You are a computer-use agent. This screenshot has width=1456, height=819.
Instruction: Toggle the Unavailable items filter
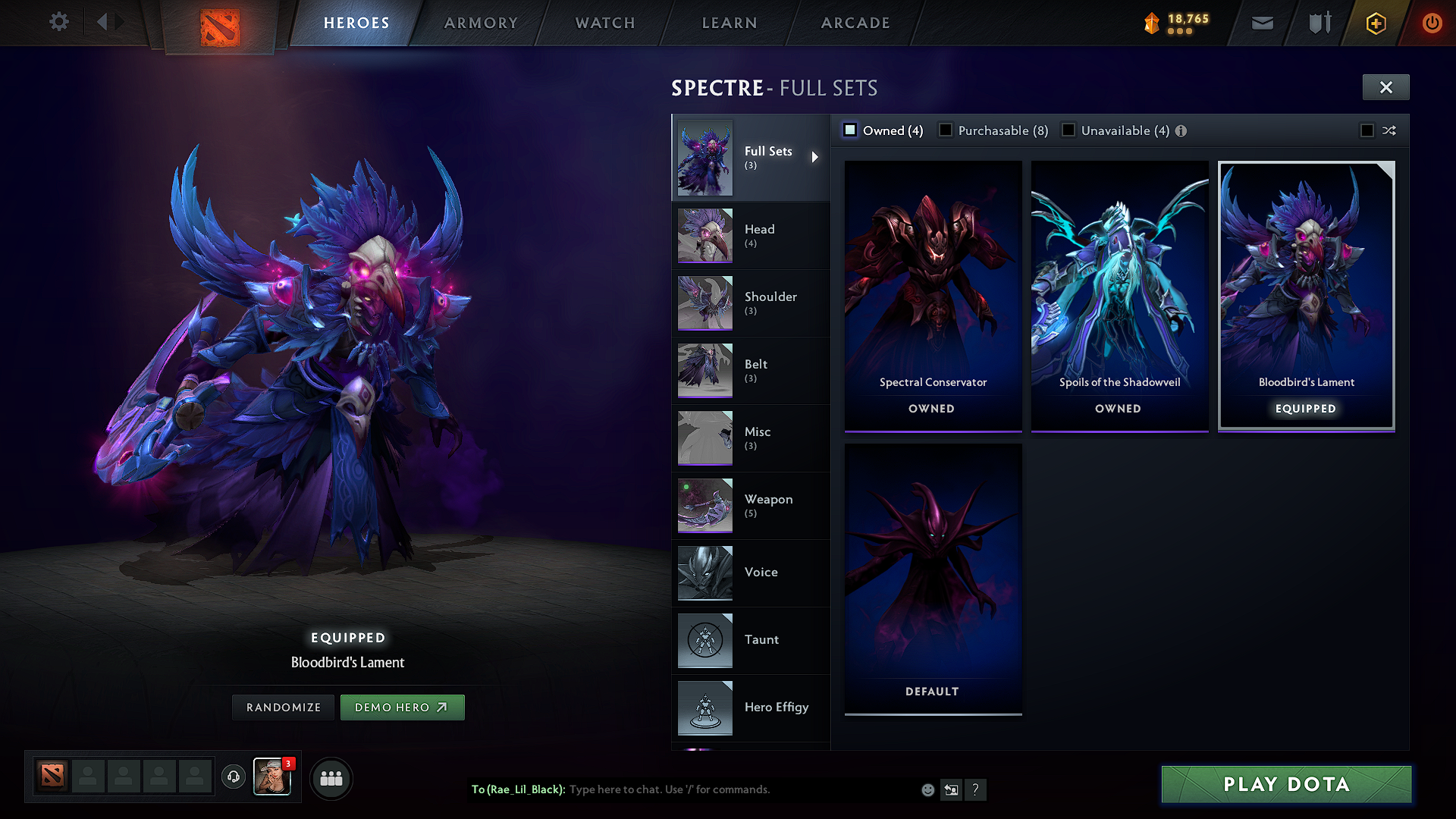(1068, 130)
